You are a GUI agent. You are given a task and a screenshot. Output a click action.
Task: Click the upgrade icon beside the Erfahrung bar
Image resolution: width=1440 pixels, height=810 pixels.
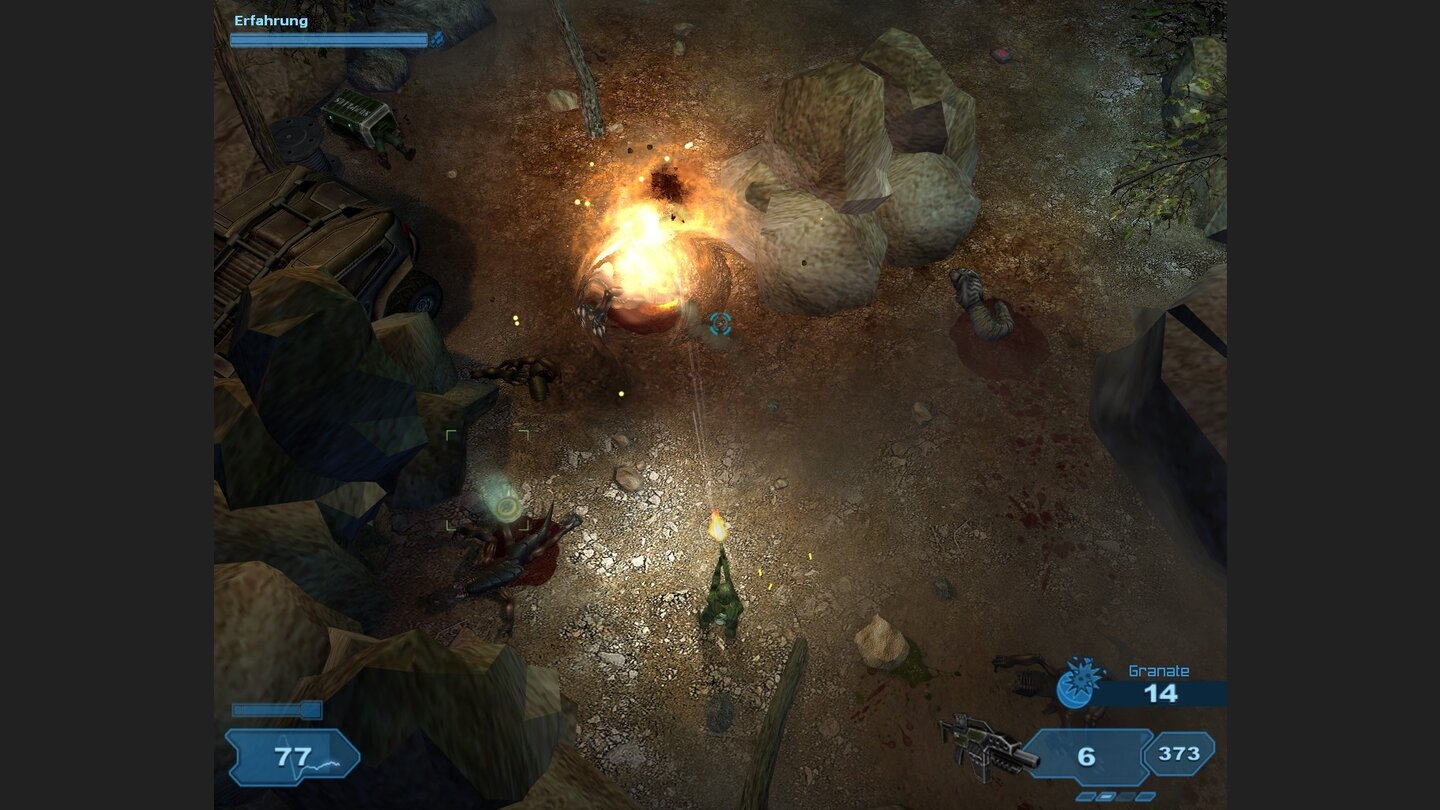pos(438,39)
